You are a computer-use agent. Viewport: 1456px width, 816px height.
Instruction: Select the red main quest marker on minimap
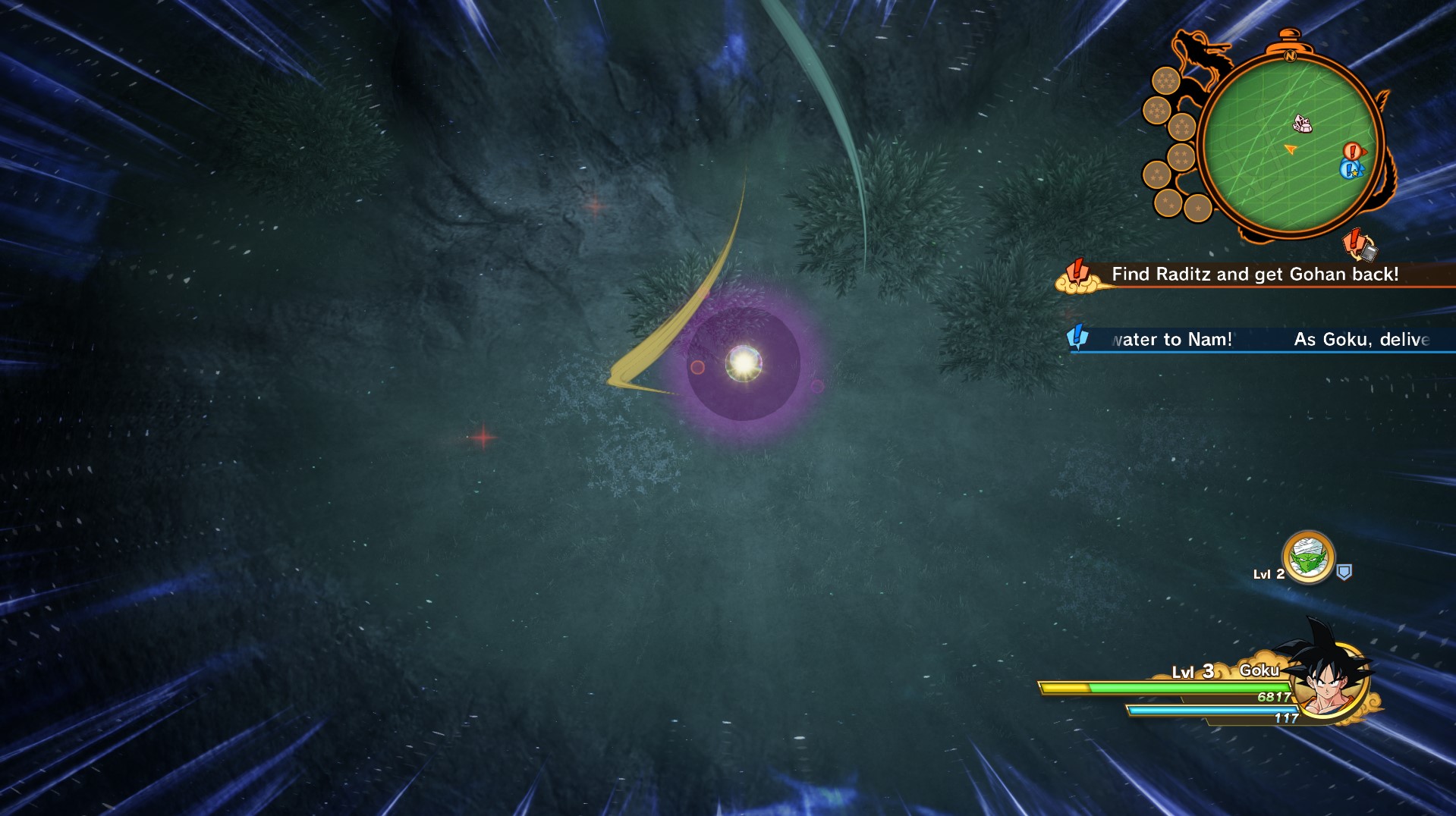1352,151
